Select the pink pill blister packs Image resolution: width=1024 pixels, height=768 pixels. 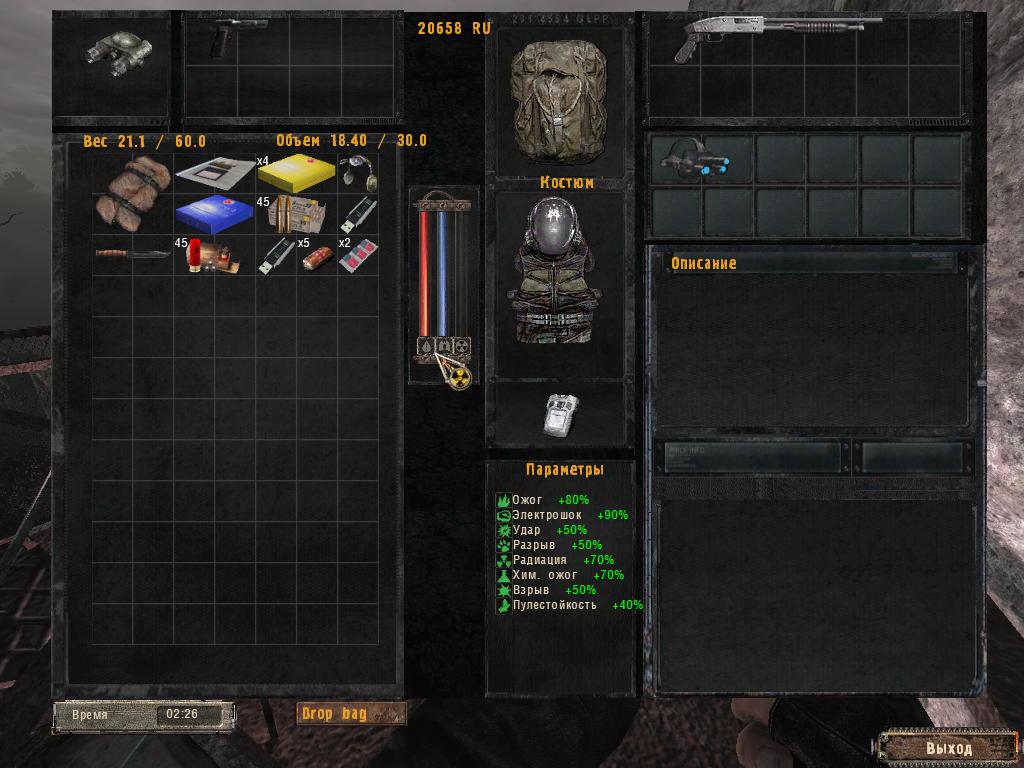(357, 256)
